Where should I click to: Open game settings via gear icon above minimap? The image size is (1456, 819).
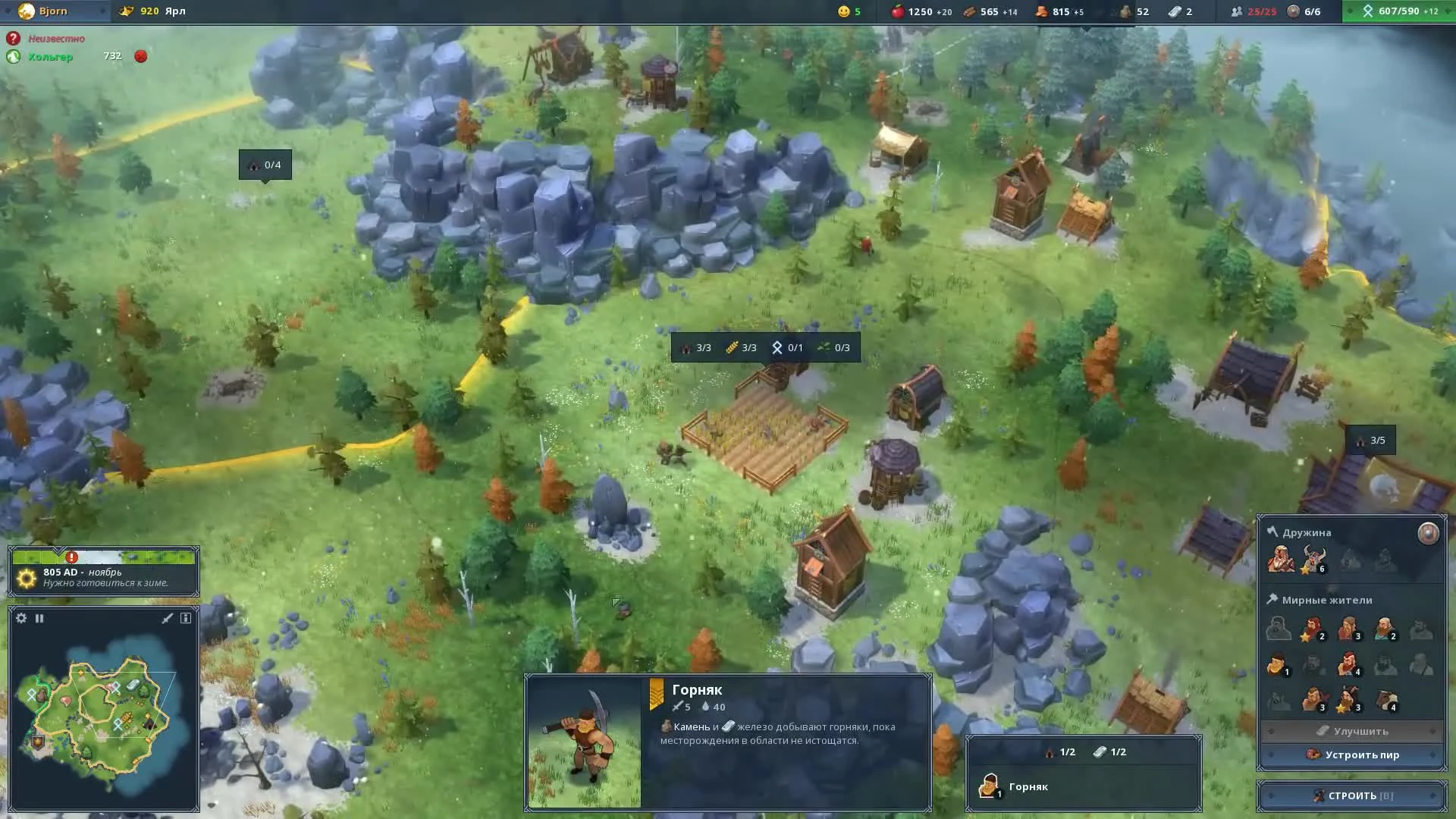(x=20, y=618)
